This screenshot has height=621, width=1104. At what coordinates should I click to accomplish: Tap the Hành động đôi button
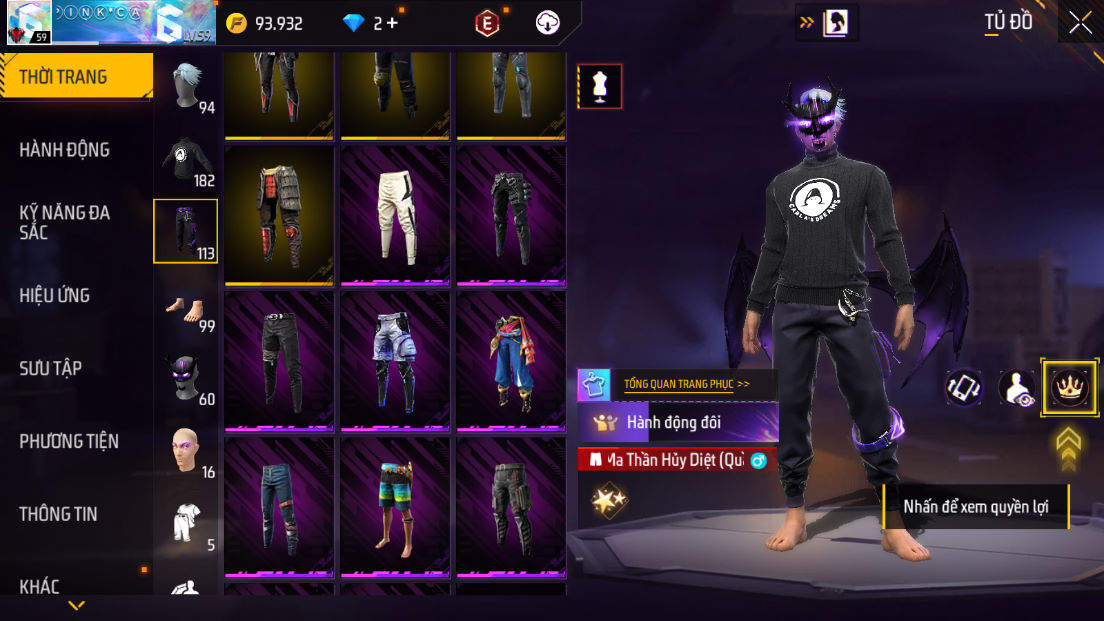(x=678, y=422)
